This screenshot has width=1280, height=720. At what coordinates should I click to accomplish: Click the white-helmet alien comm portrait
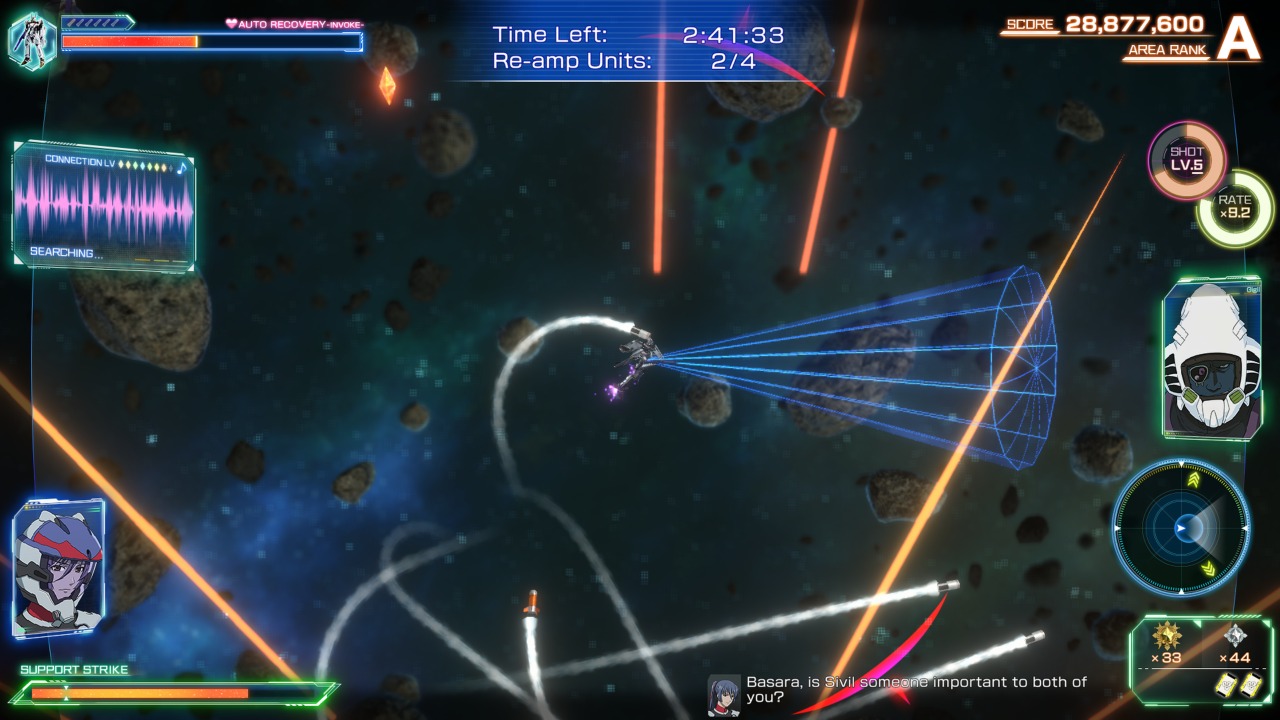[1211, 359]
